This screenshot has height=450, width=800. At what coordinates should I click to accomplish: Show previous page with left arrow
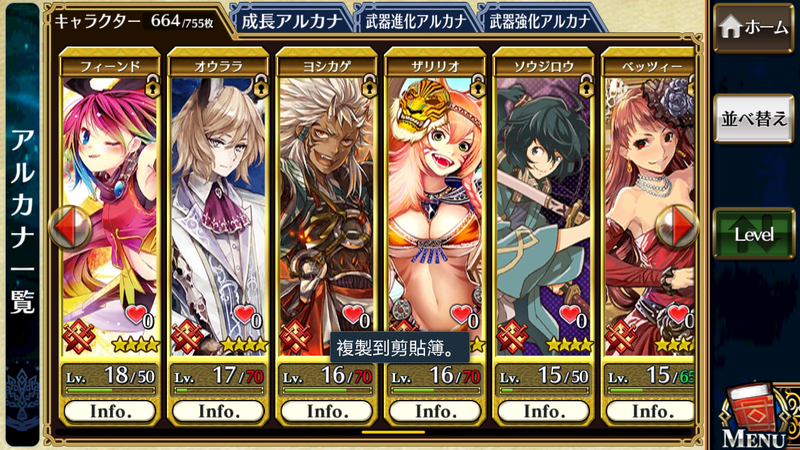(x=69, y=226)
